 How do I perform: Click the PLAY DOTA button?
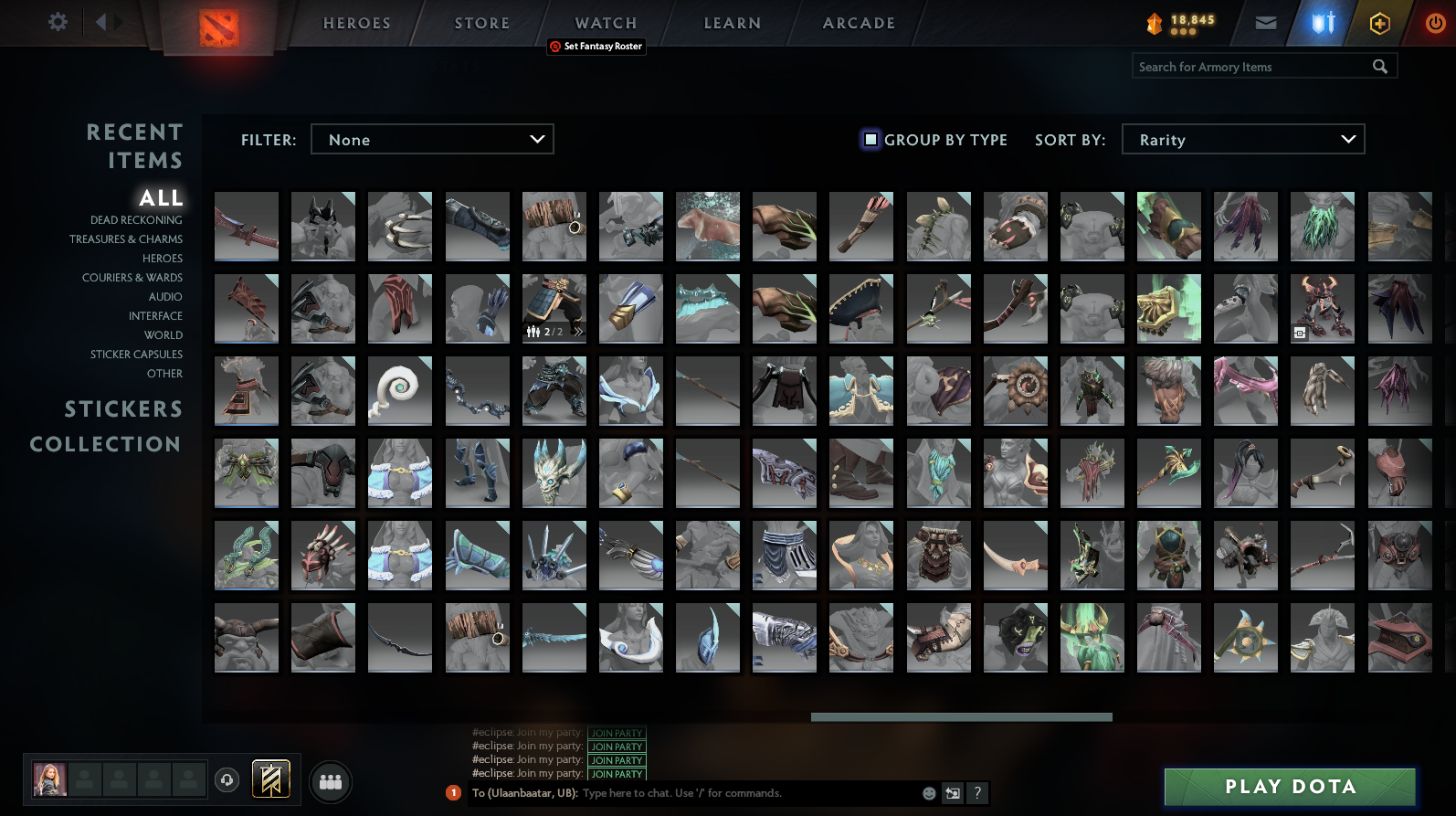(x=1290, y=786)
